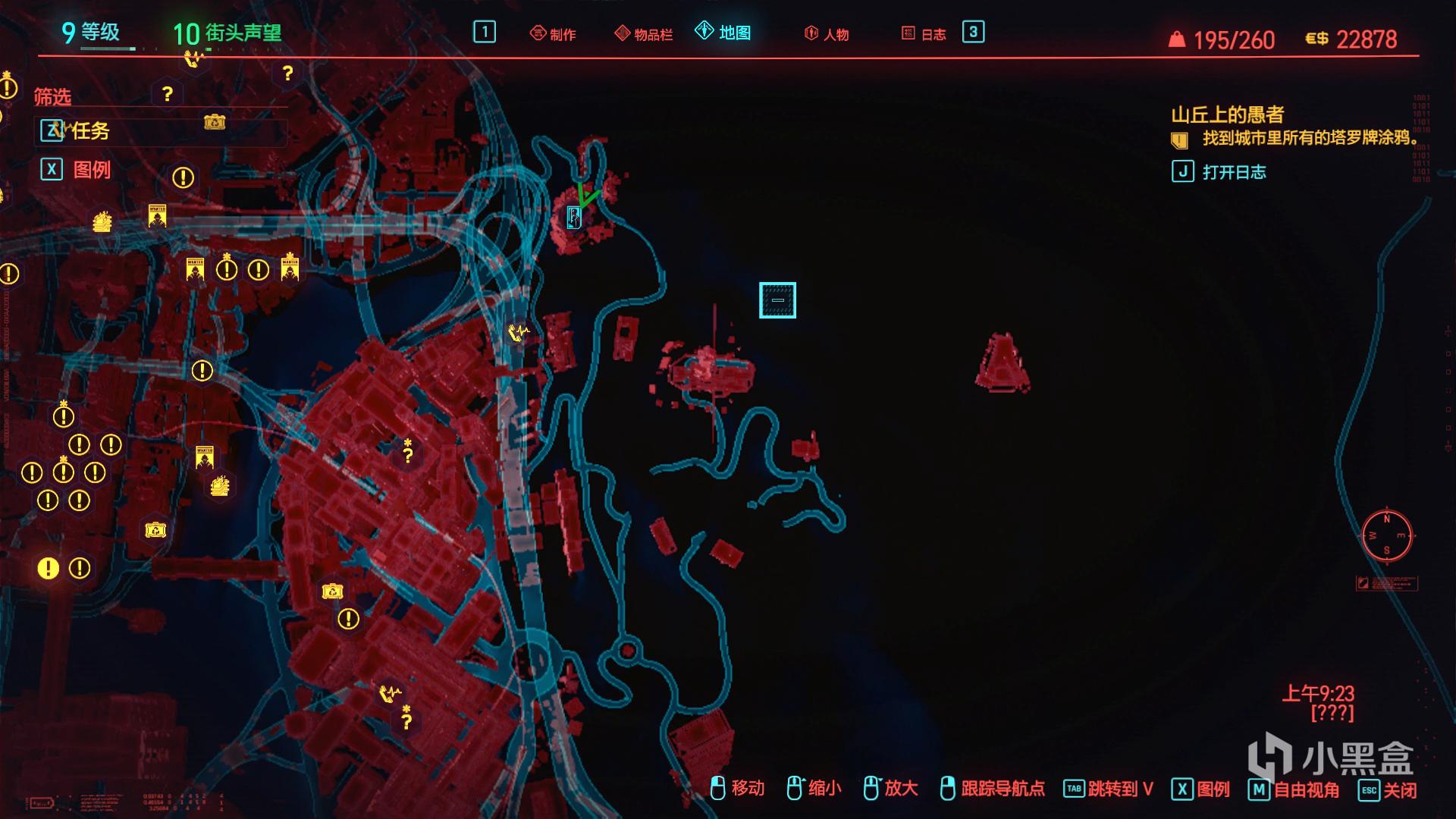Select the tracked quest 山丘上的愚者

point(1227,115)
